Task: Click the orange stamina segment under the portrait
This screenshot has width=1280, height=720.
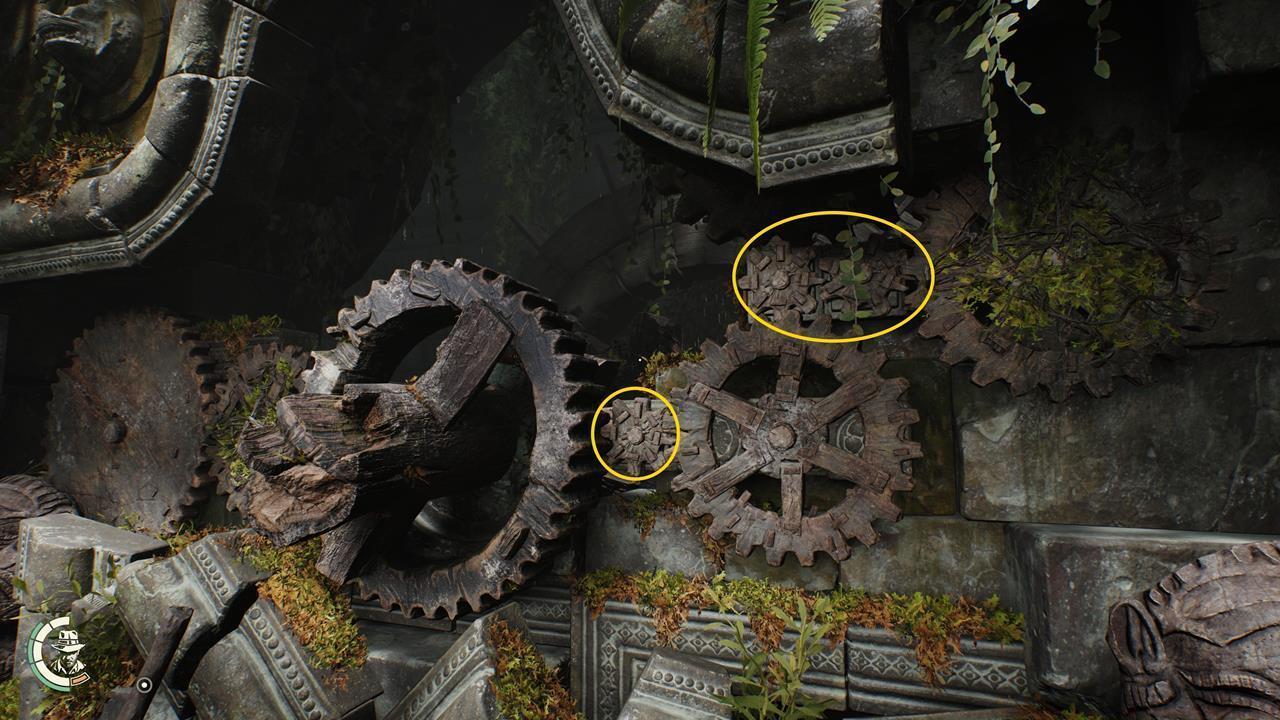Action: tap(79, 678)
